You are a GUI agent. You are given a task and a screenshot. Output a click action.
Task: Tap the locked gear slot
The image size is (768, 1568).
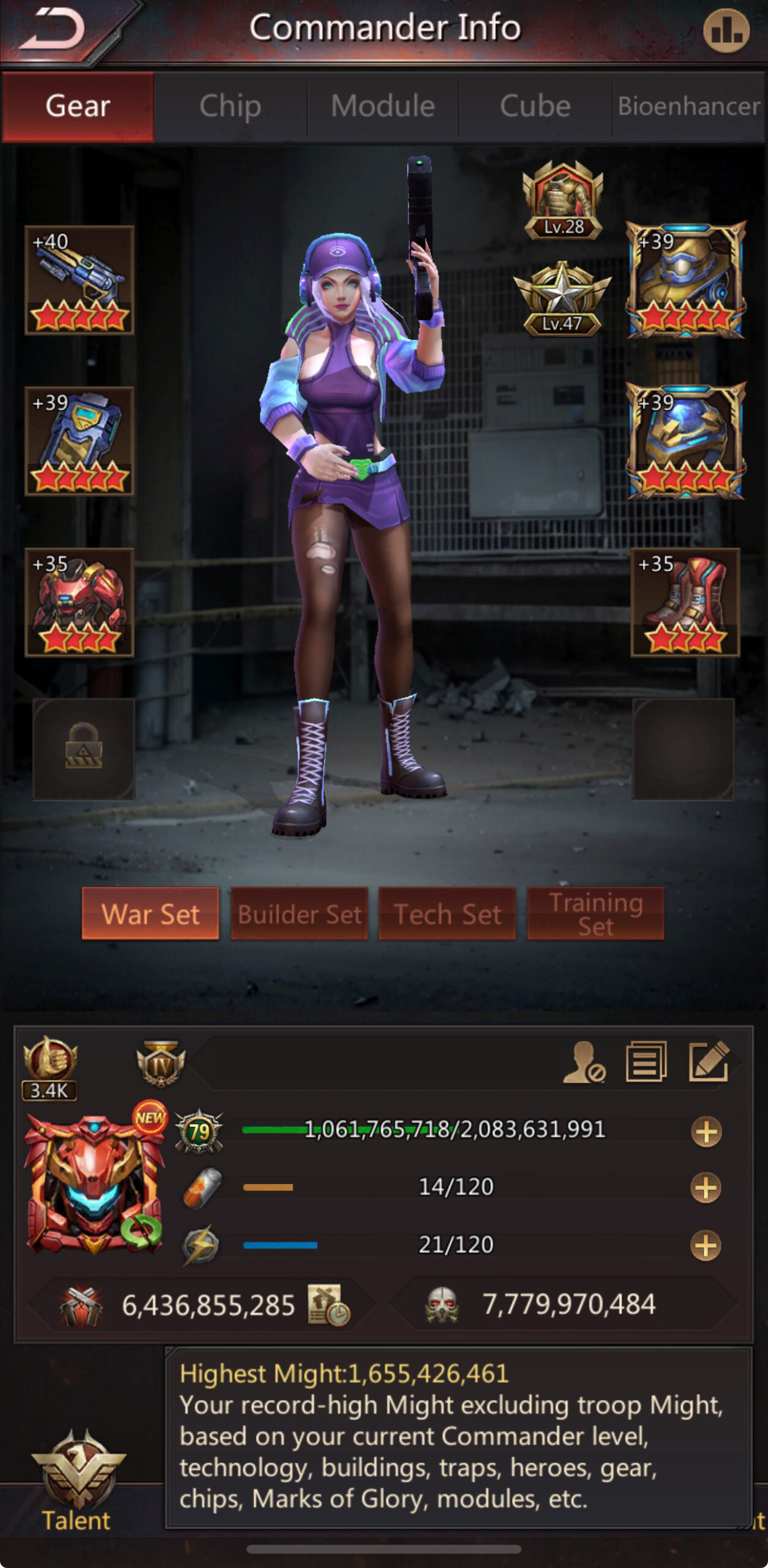pos(84,748)
